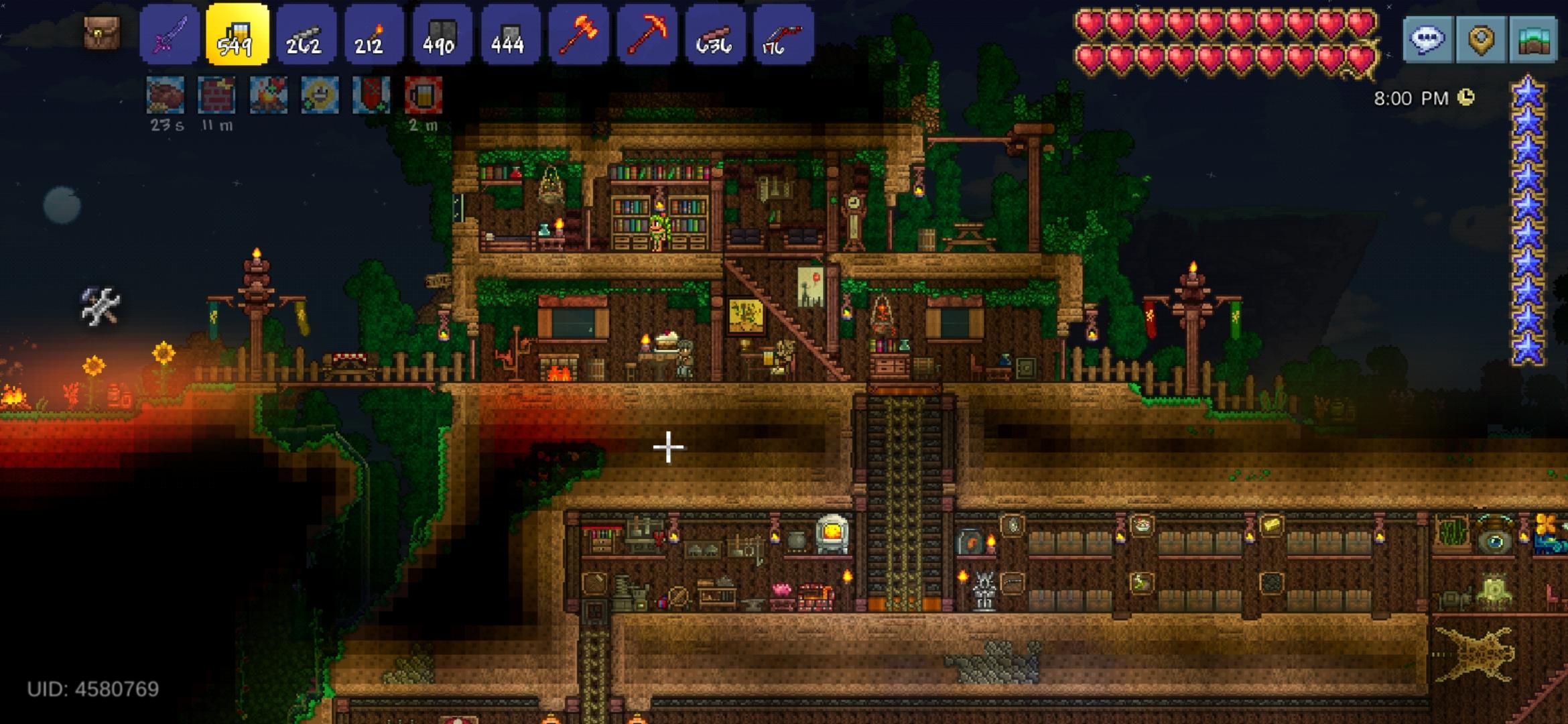Equip the molten hamaxe
Image resolution: width=1568 pixels, height=724 pixels.
579,35
